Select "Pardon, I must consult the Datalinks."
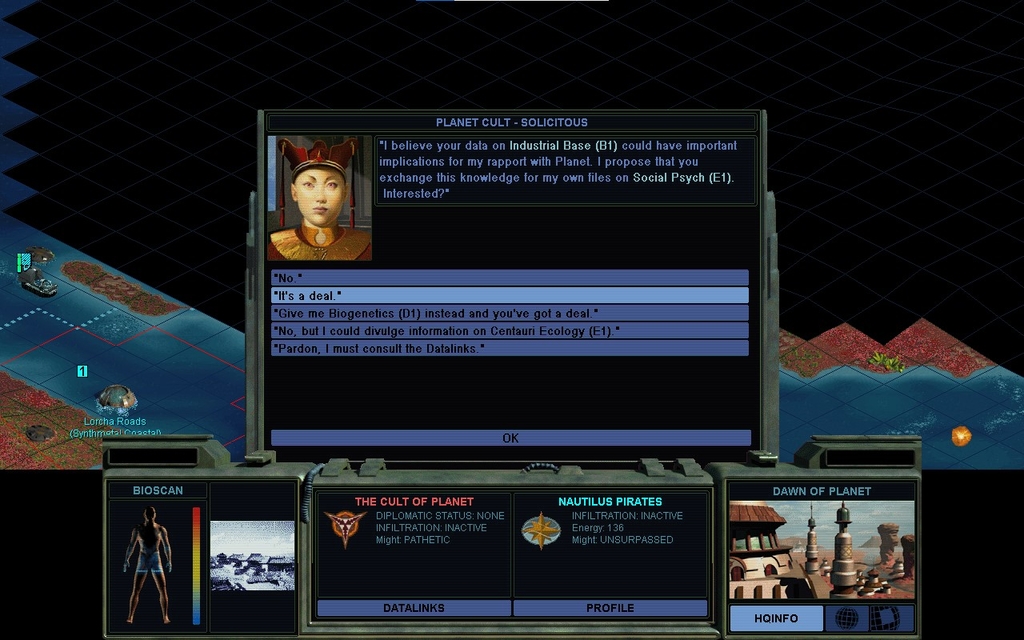The width and height of the screenshot is (1024, 640). click(509, 348)
